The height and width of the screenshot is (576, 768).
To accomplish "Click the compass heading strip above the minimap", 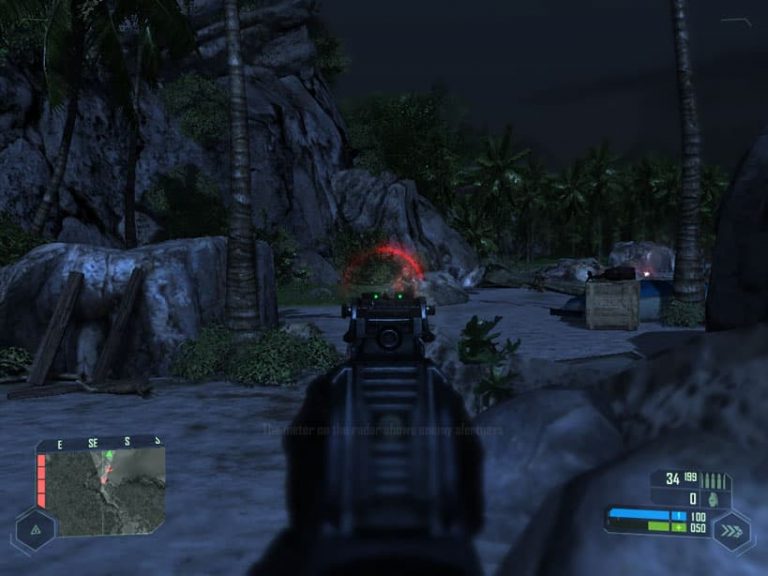I will pos(100,441).
